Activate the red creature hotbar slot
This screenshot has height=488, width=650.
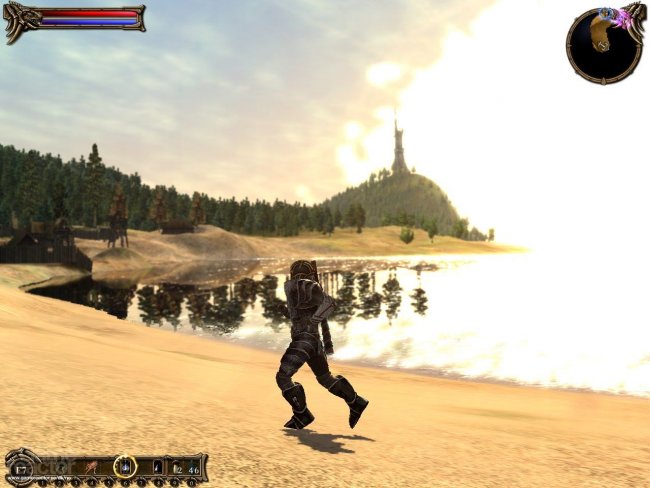92,466
